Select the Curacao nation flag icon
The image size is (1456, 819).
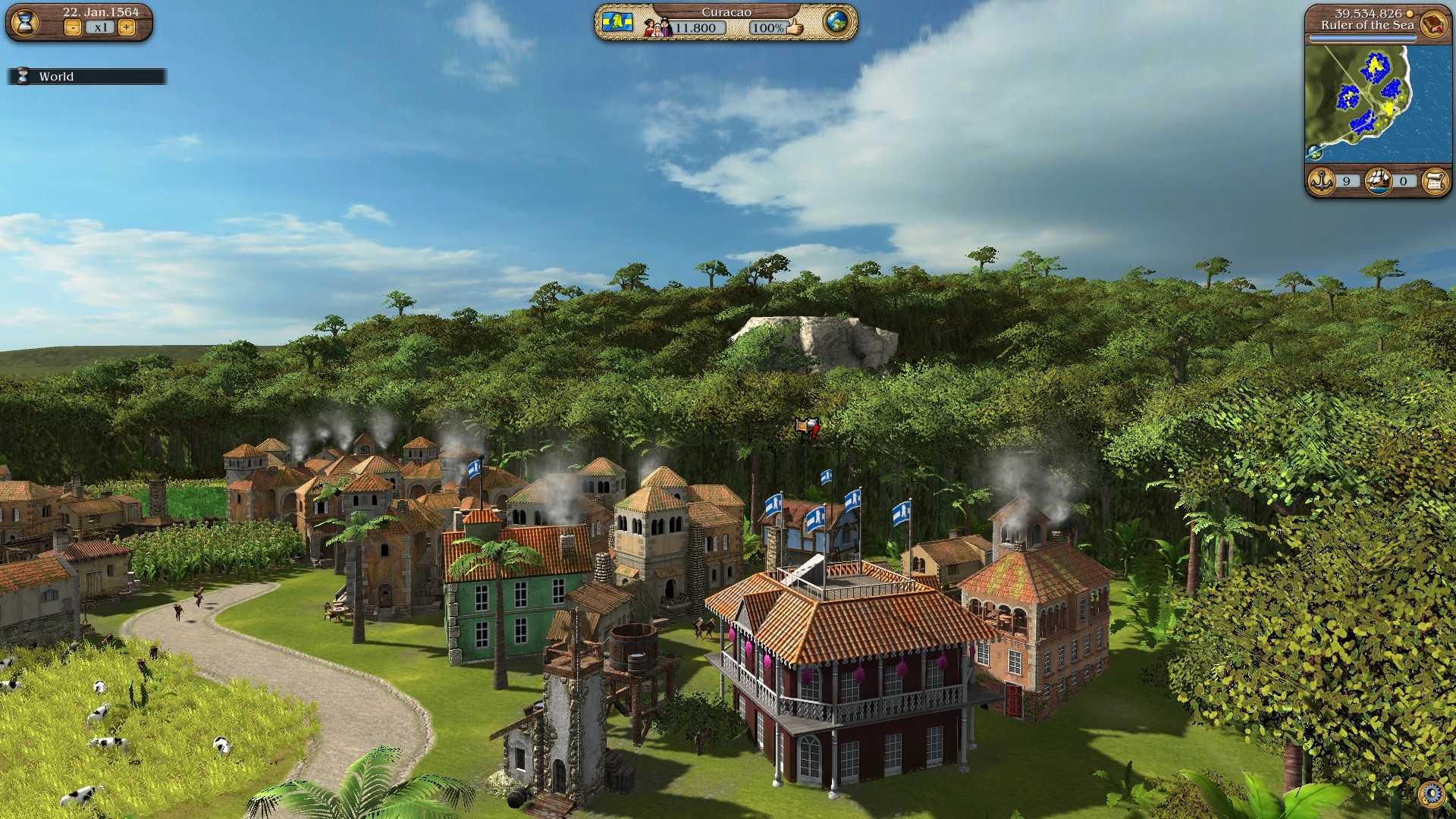coord(618,23)
